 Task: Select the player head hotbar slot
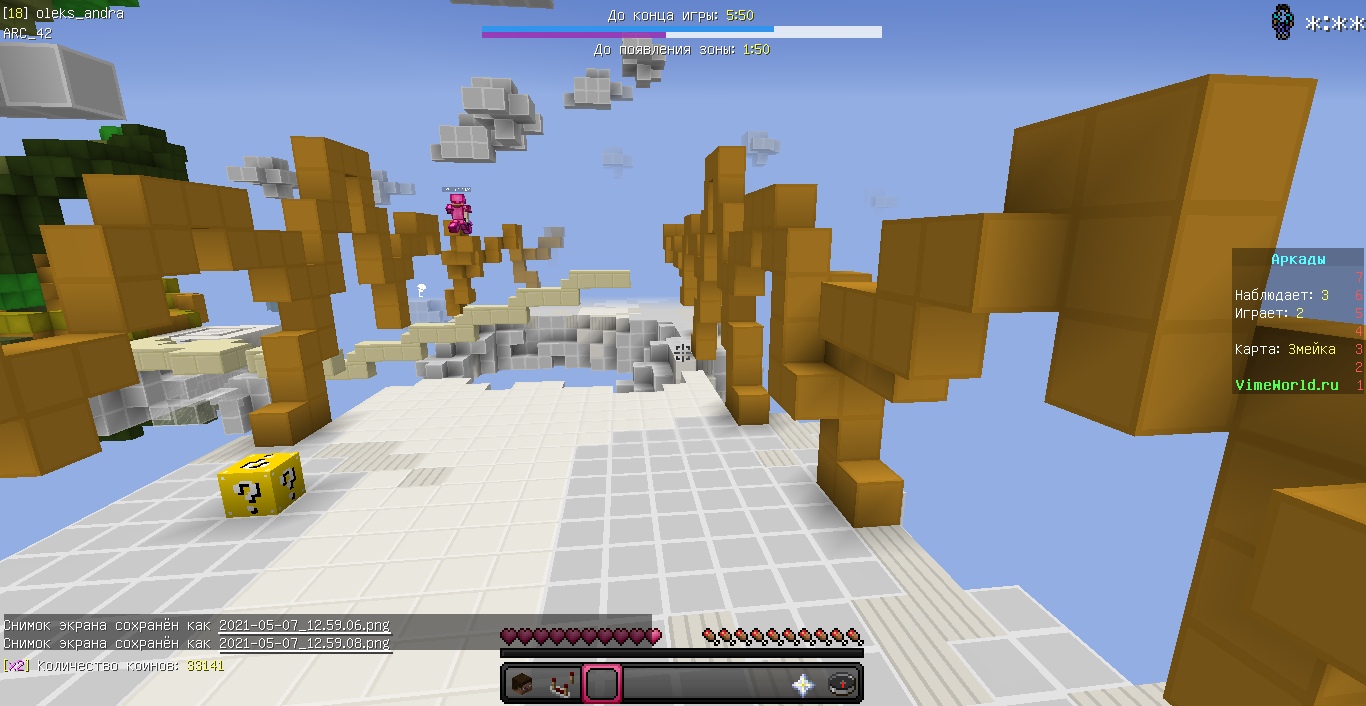(x=521, y=684)
